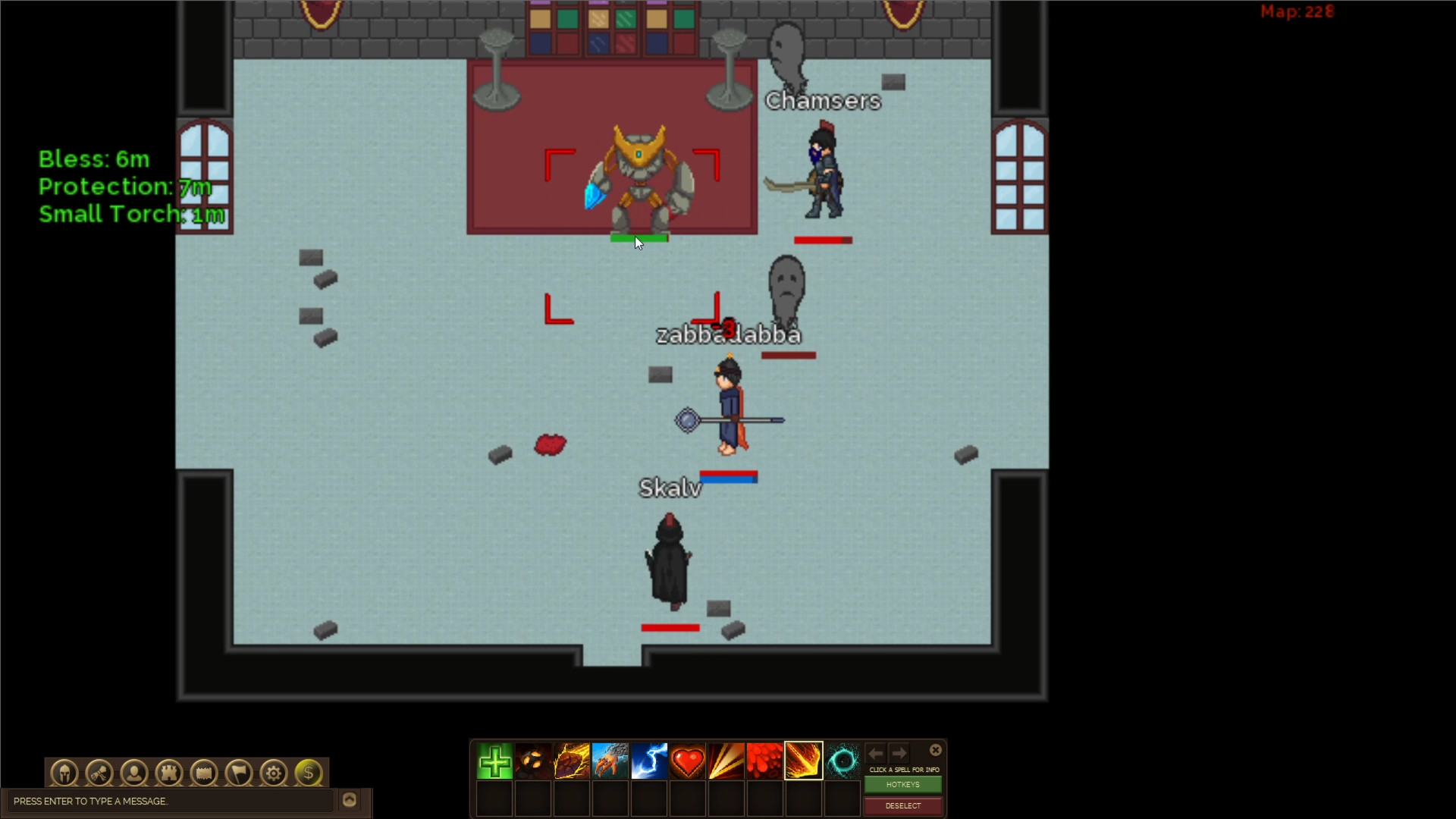This screenshot has width=1456, height=819.
Task: Toggle the scroll quest icon
Action: (x=99, y=773)
